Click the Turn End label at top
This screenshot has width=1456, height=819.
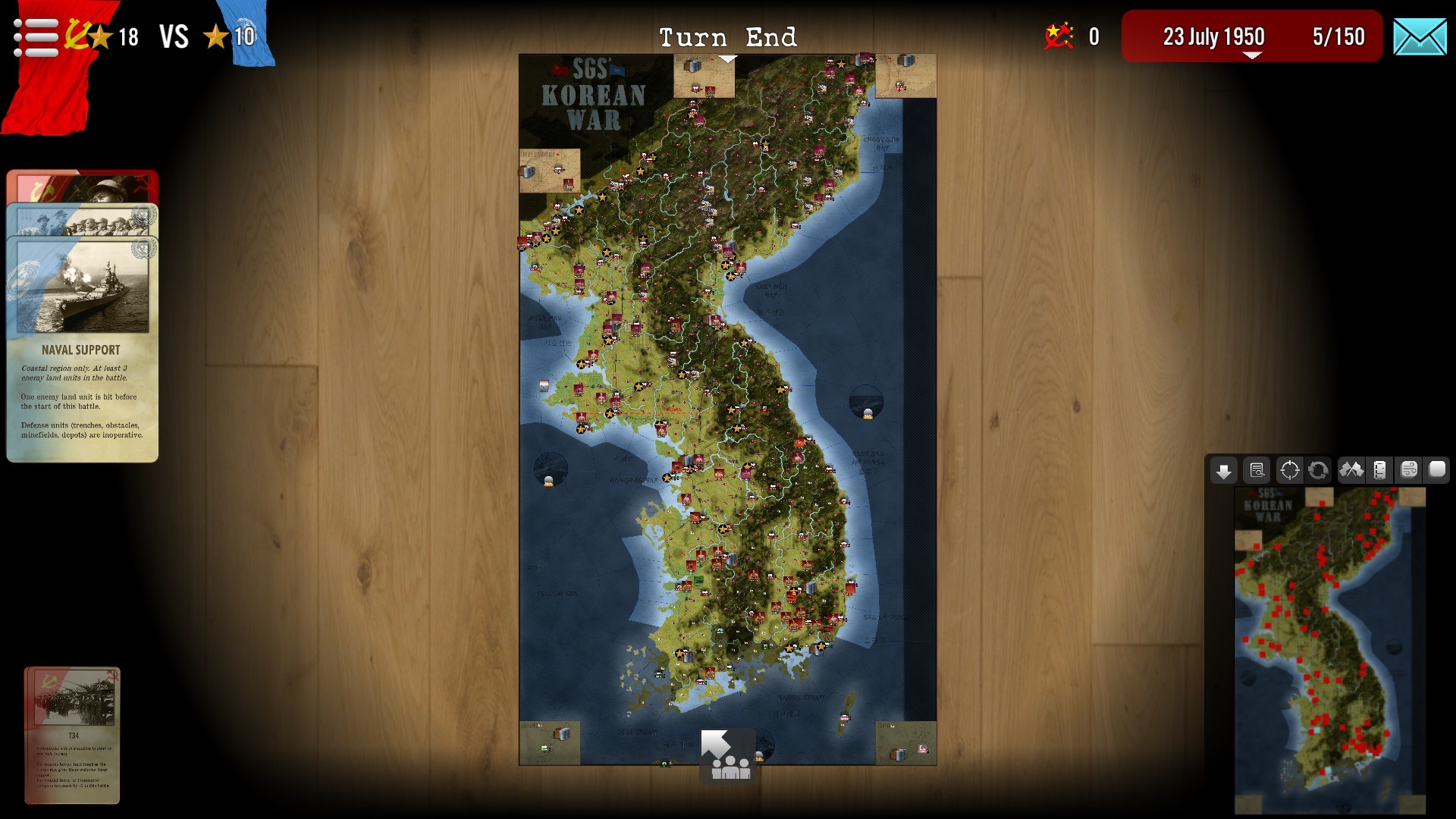point(728,36)
